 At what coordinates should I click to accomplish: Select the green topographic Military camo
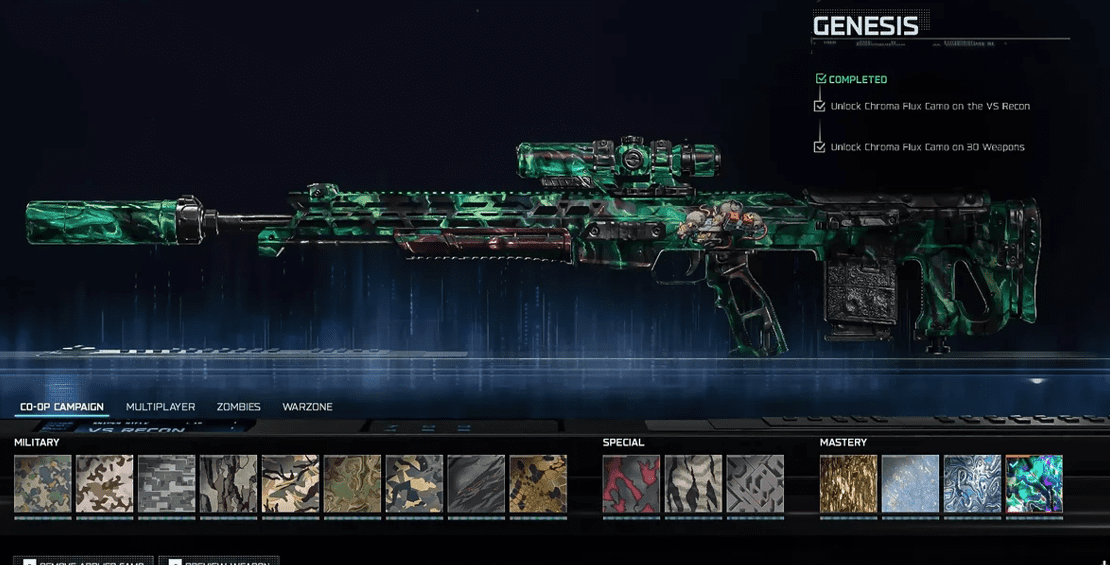point(352,484)
